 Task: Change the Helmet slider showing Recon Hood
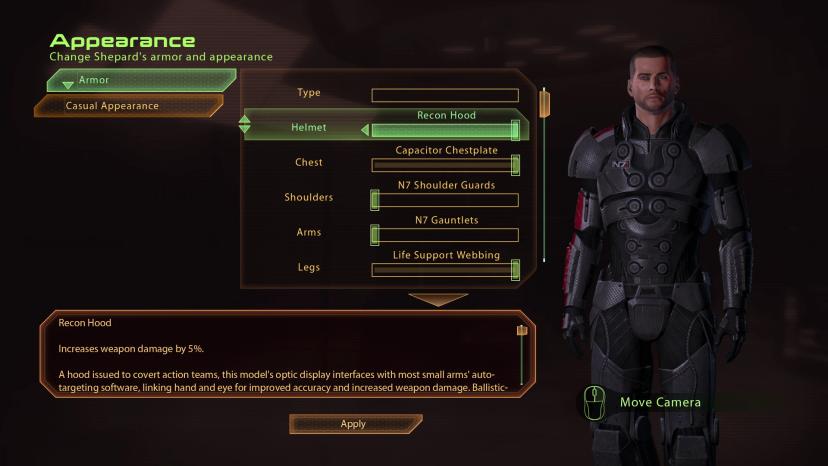[445, 130]
